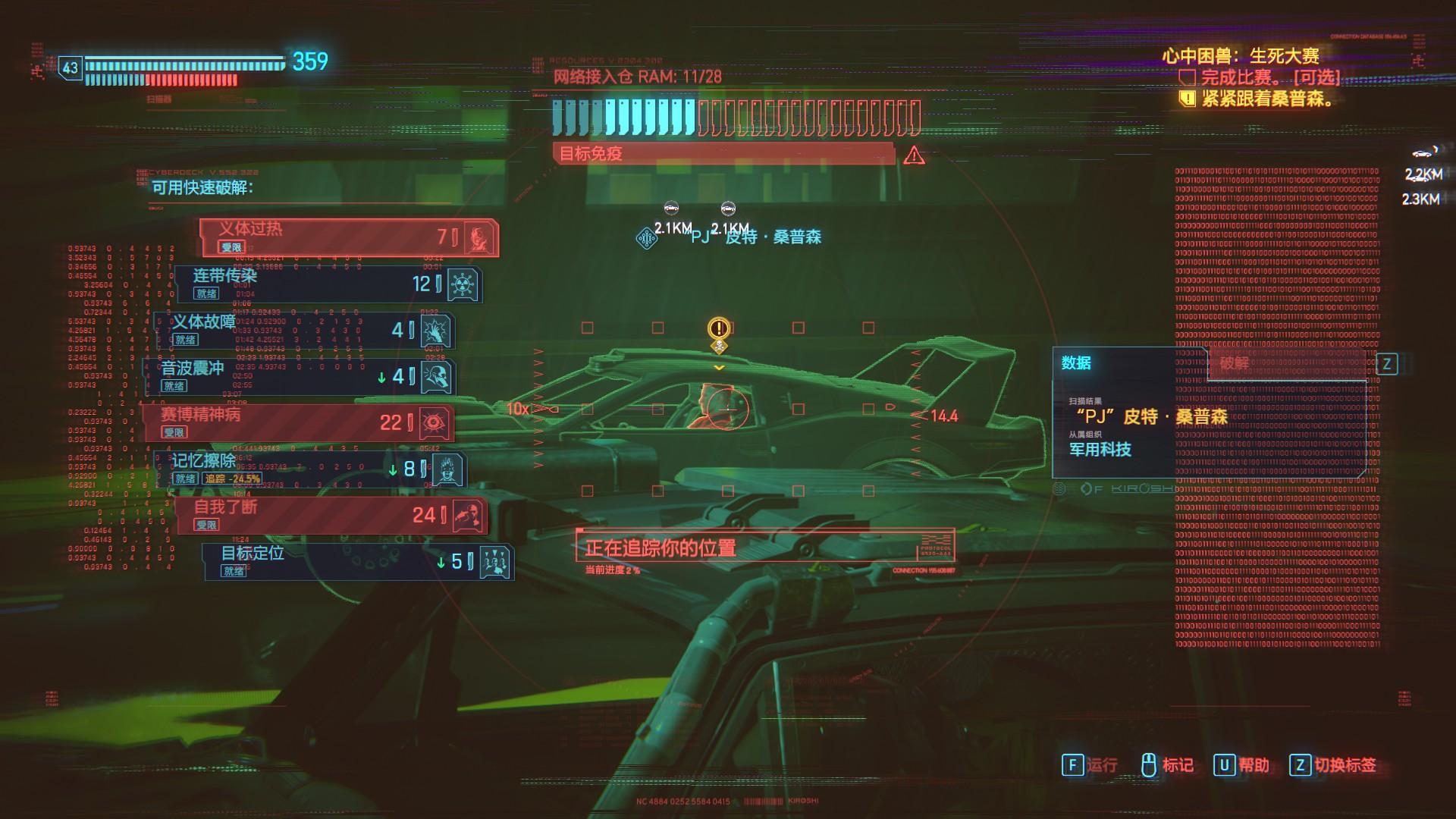Screen dimensions: 1456x819
Task: Click the 目标免疫 warning triangle icon
Action: (x=914, y=155)
